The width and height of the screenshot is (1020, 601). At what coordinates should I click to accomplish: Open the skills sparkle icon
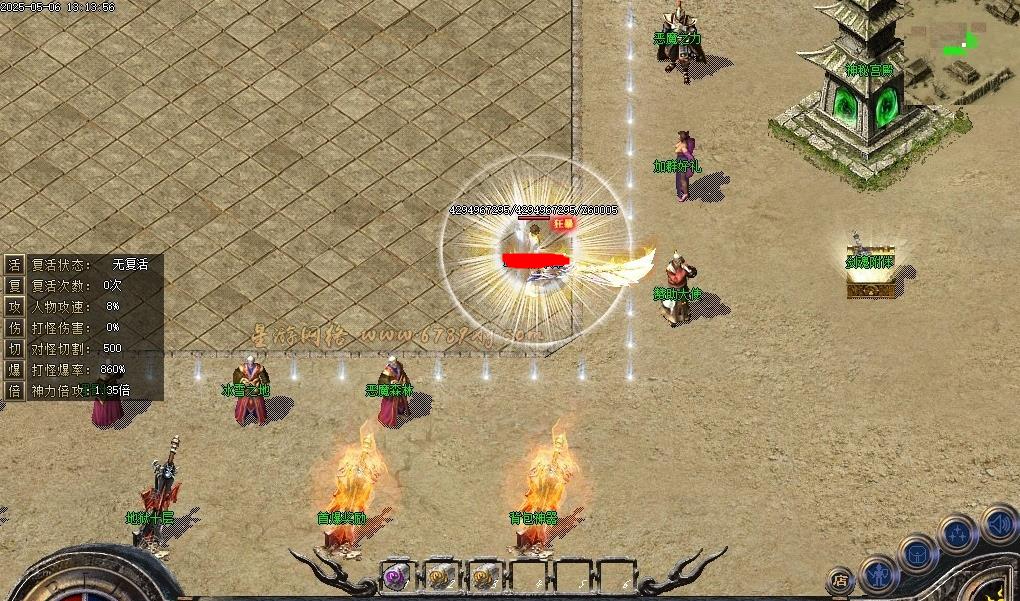click(x=957, y=533)
